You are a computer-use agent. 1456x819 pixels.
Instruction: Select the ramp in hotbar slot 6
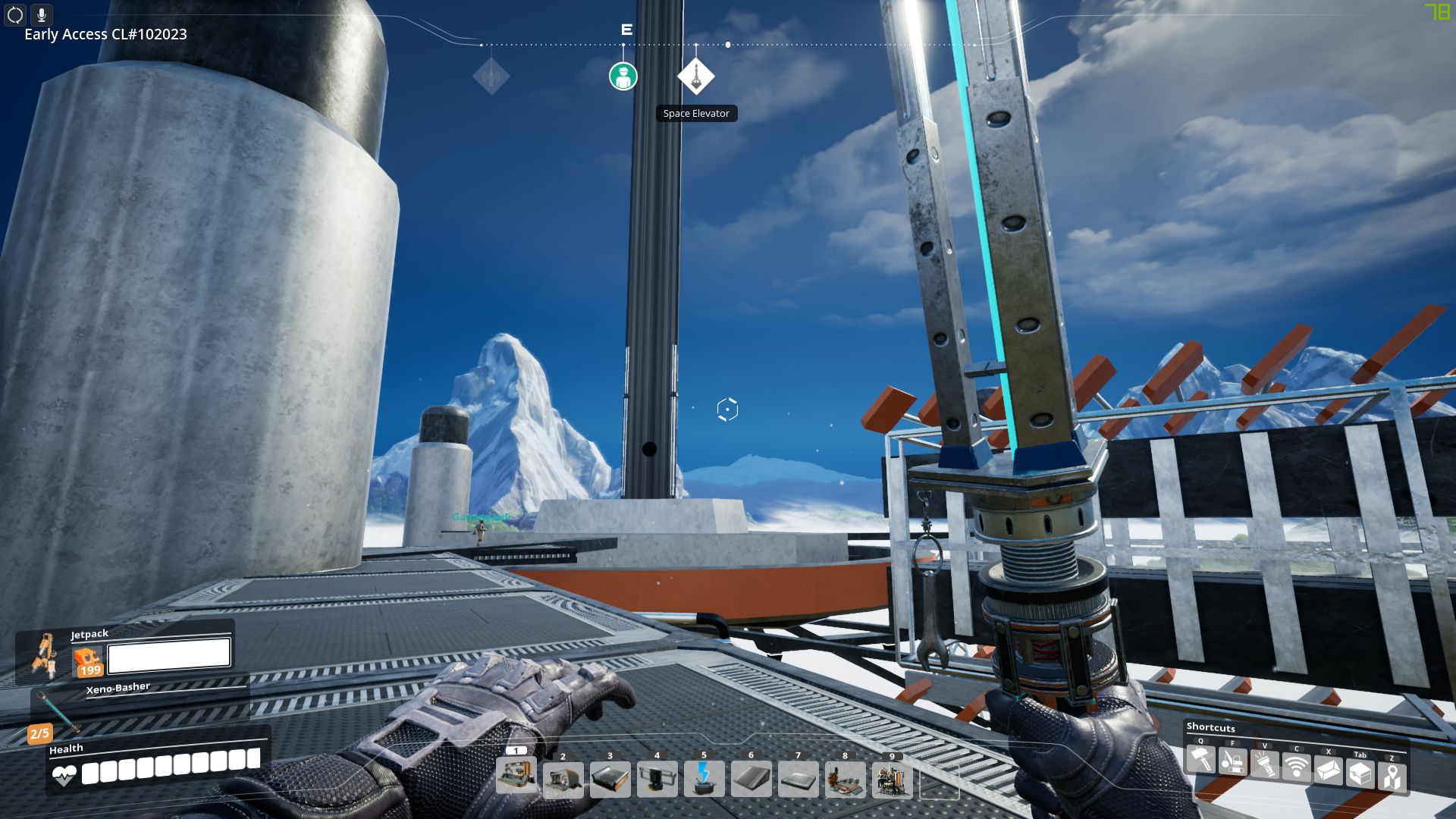click(752, 777)
